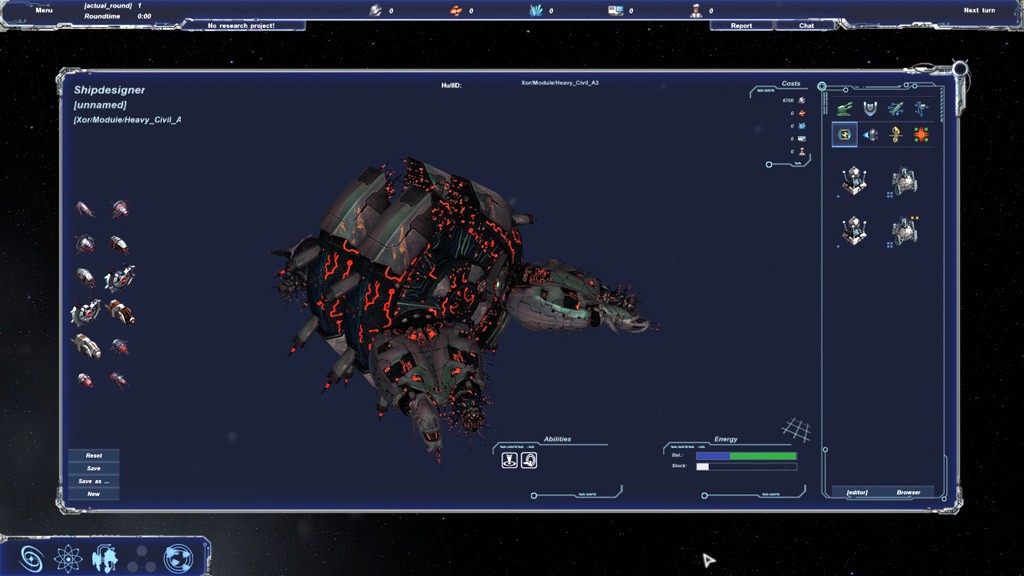Choose the lightning energy module category
Screen dimensions: 1024x576
tap(845, 134)
